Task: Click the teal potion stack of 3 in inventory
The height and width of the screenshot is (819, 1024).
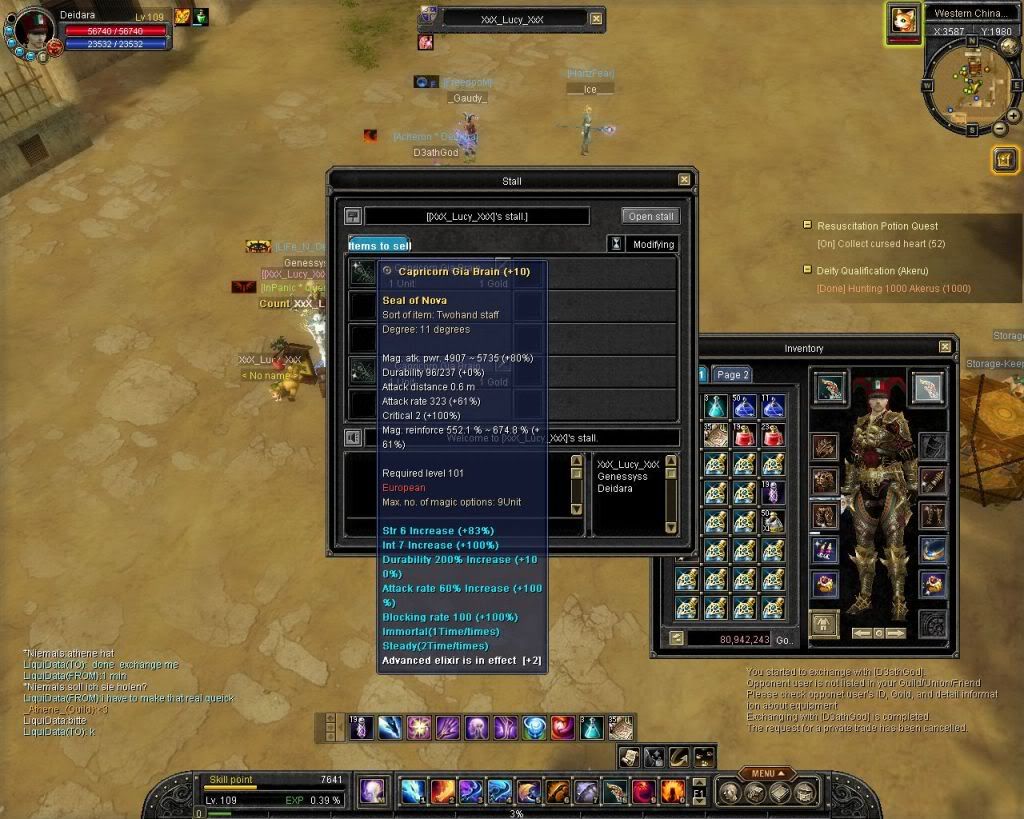Action: 714,406
